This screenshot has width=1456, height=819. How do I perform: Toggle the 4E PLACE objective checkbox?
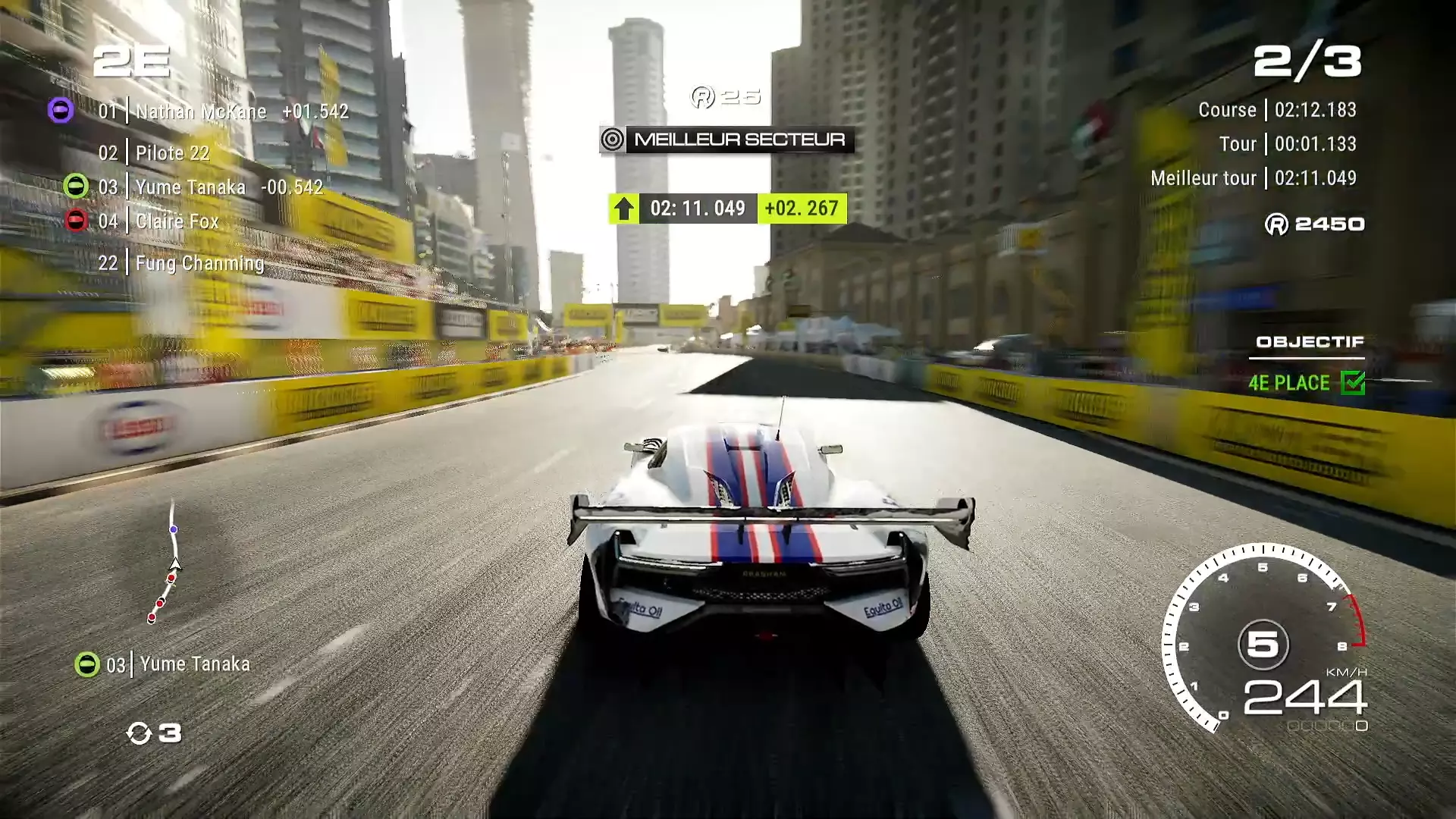point(1352,383)
